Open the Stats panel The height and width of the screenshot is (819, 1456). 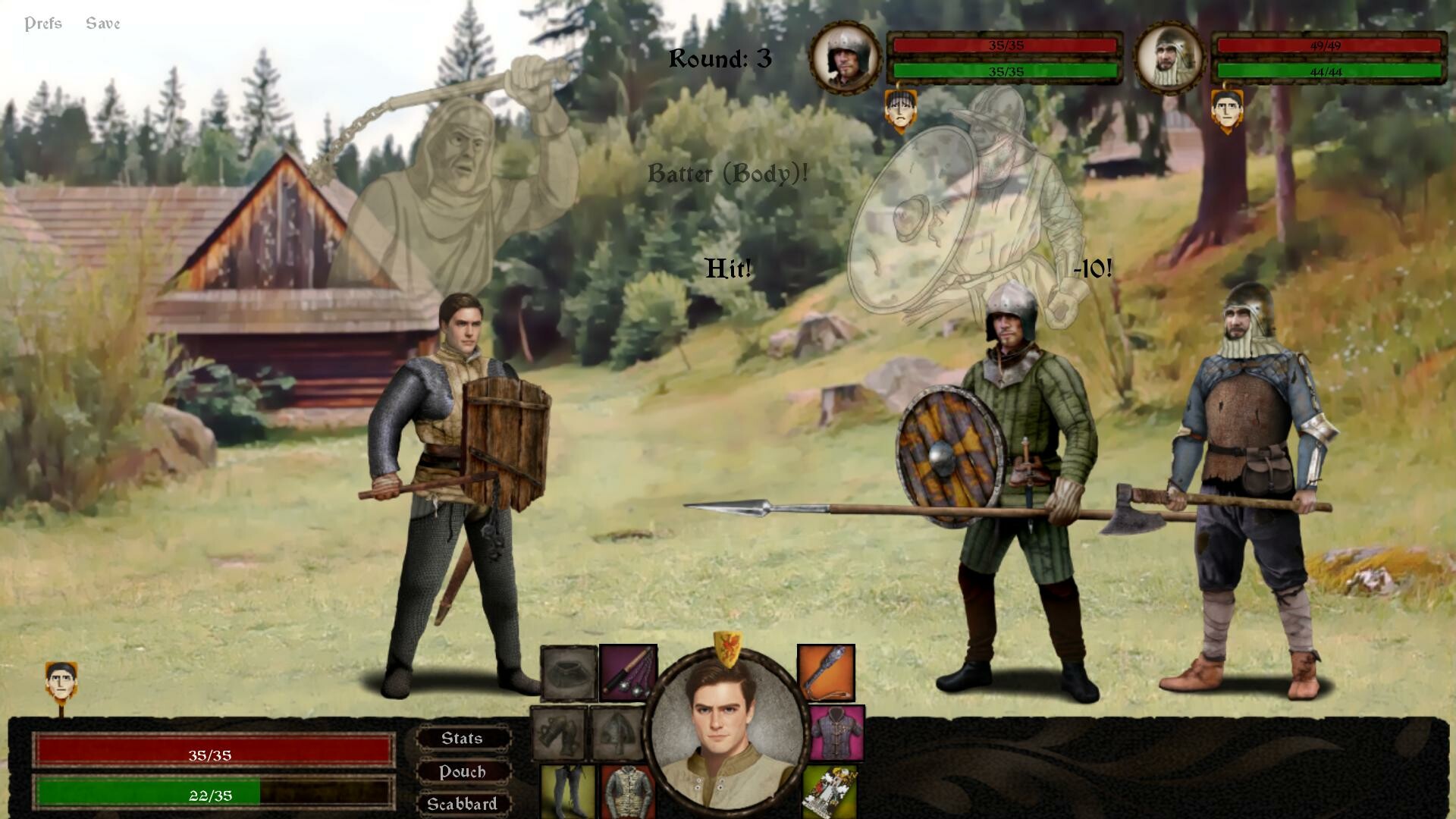(x=462, y=738)
